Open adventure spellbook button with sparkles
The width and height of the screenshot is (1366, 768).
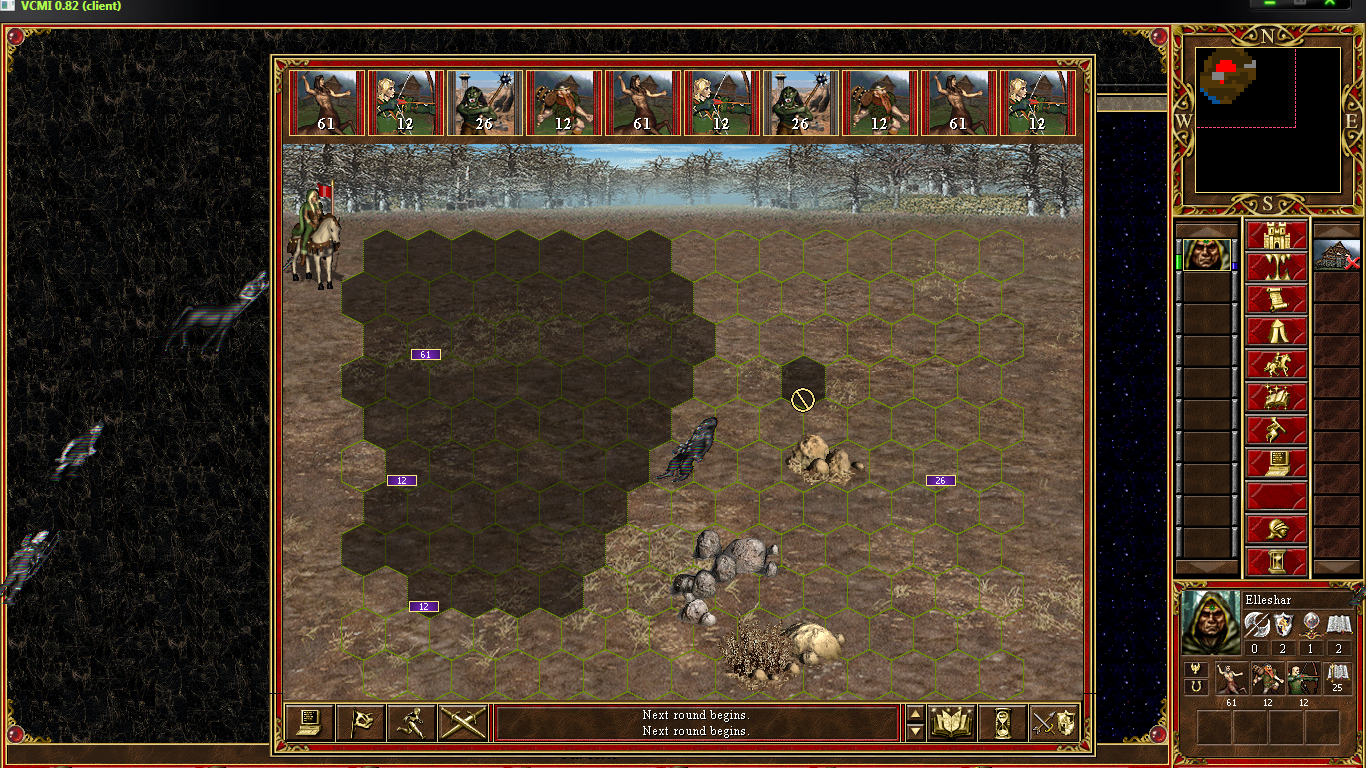pos(1276,397)
